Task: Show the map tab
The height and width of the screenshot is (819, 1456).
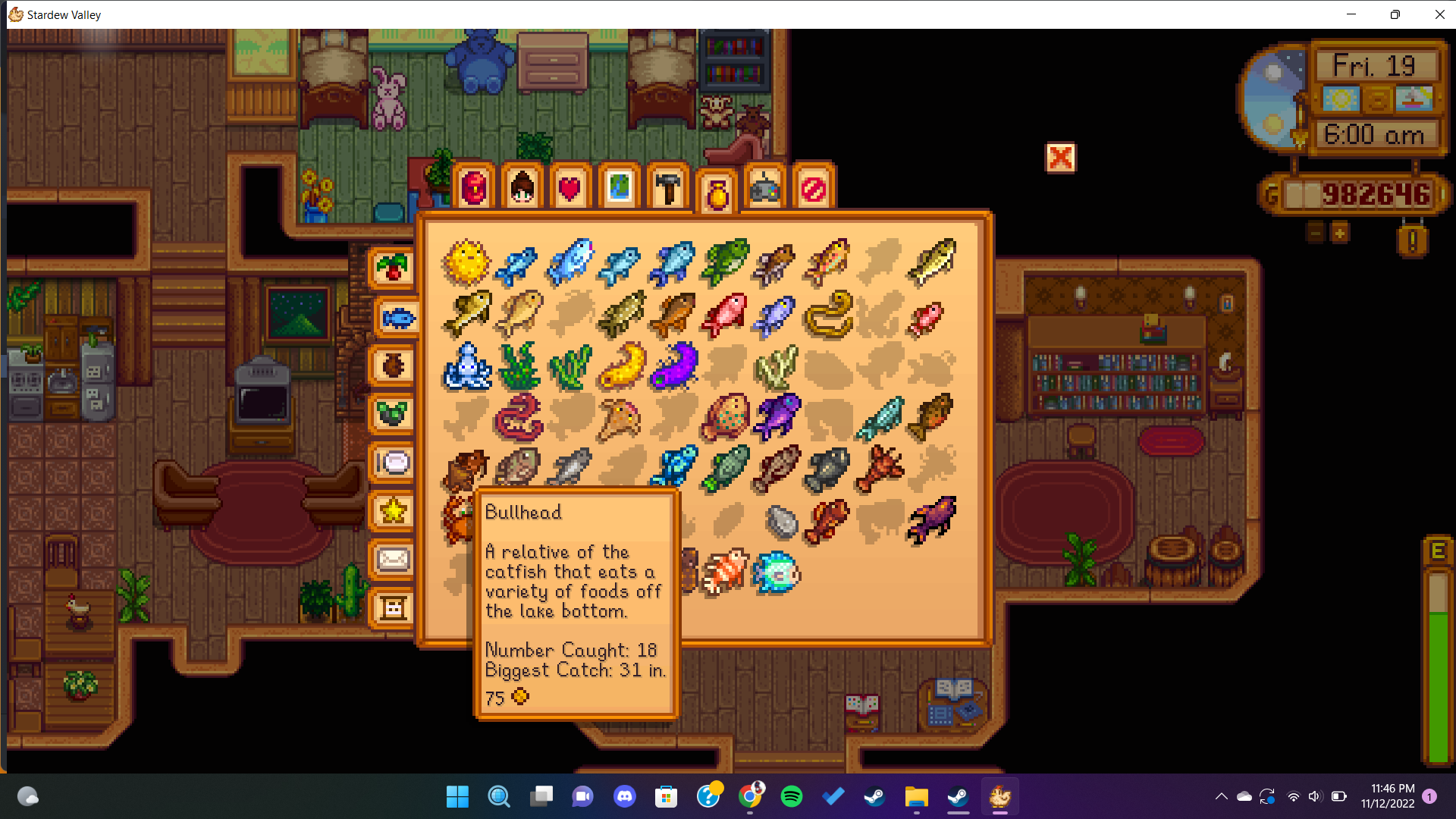Action: pyautogui.click(x=619, y=188)
